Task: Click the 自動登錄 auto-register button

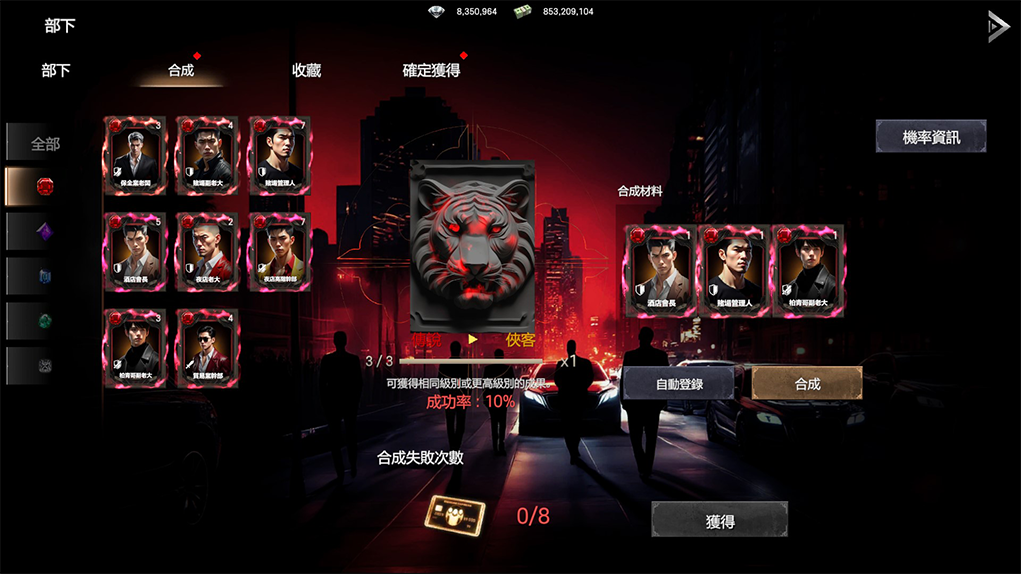Action: [x=679, y=384]
